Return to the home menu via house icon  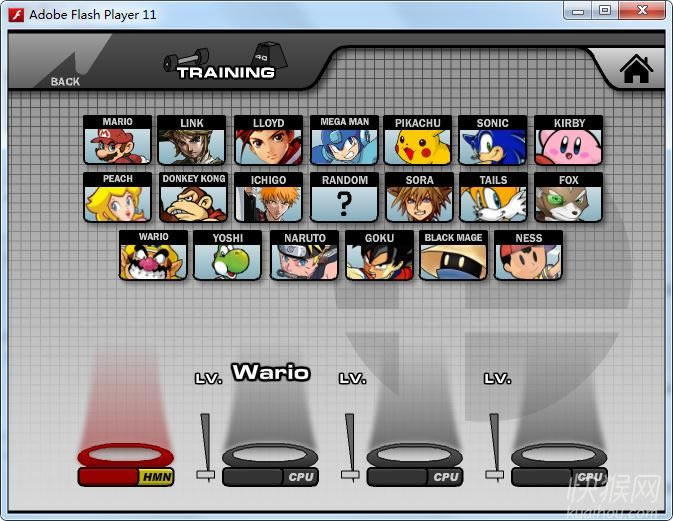point(636,69)
